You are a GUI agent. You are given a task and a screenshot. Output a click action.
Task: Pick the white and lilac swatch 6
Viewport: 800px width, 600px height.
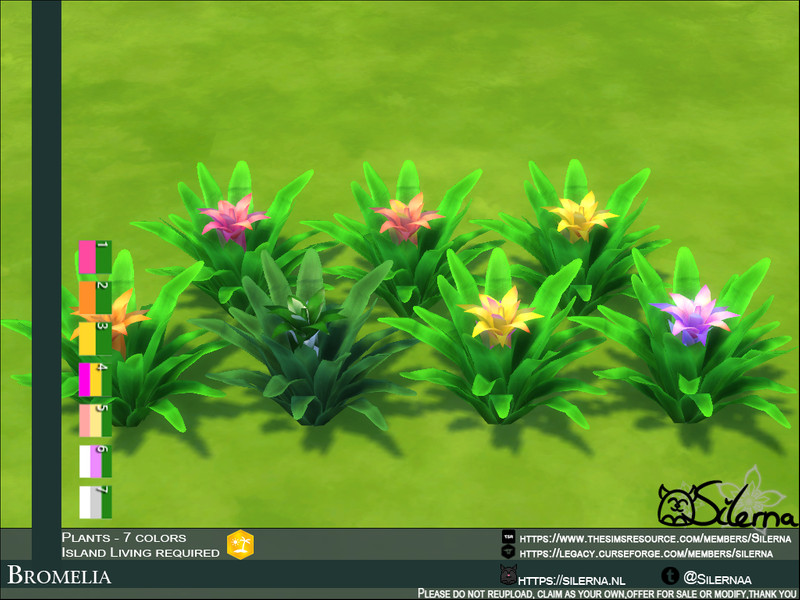[x=95, y=461]
